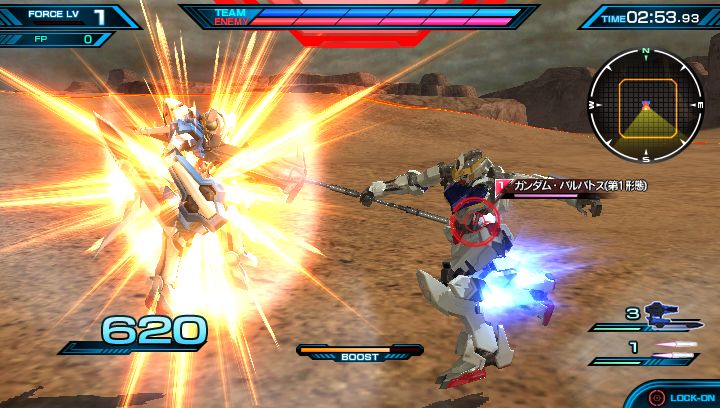Select the missile weapon icon
This screenshot has height=408, width=720.
[671, 346]
